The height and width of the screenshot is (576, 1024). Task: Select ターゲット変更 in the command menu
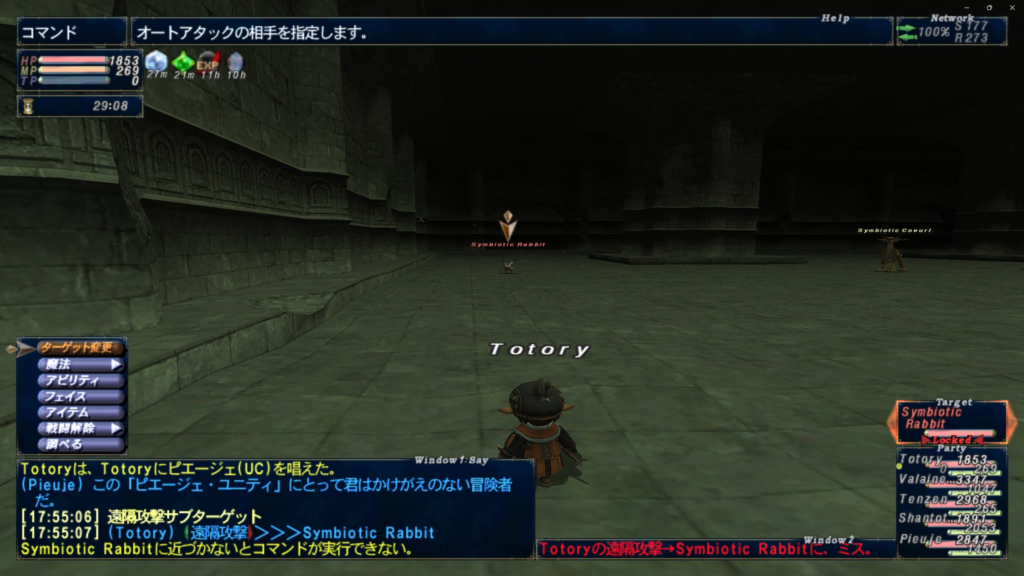(81, 348)
